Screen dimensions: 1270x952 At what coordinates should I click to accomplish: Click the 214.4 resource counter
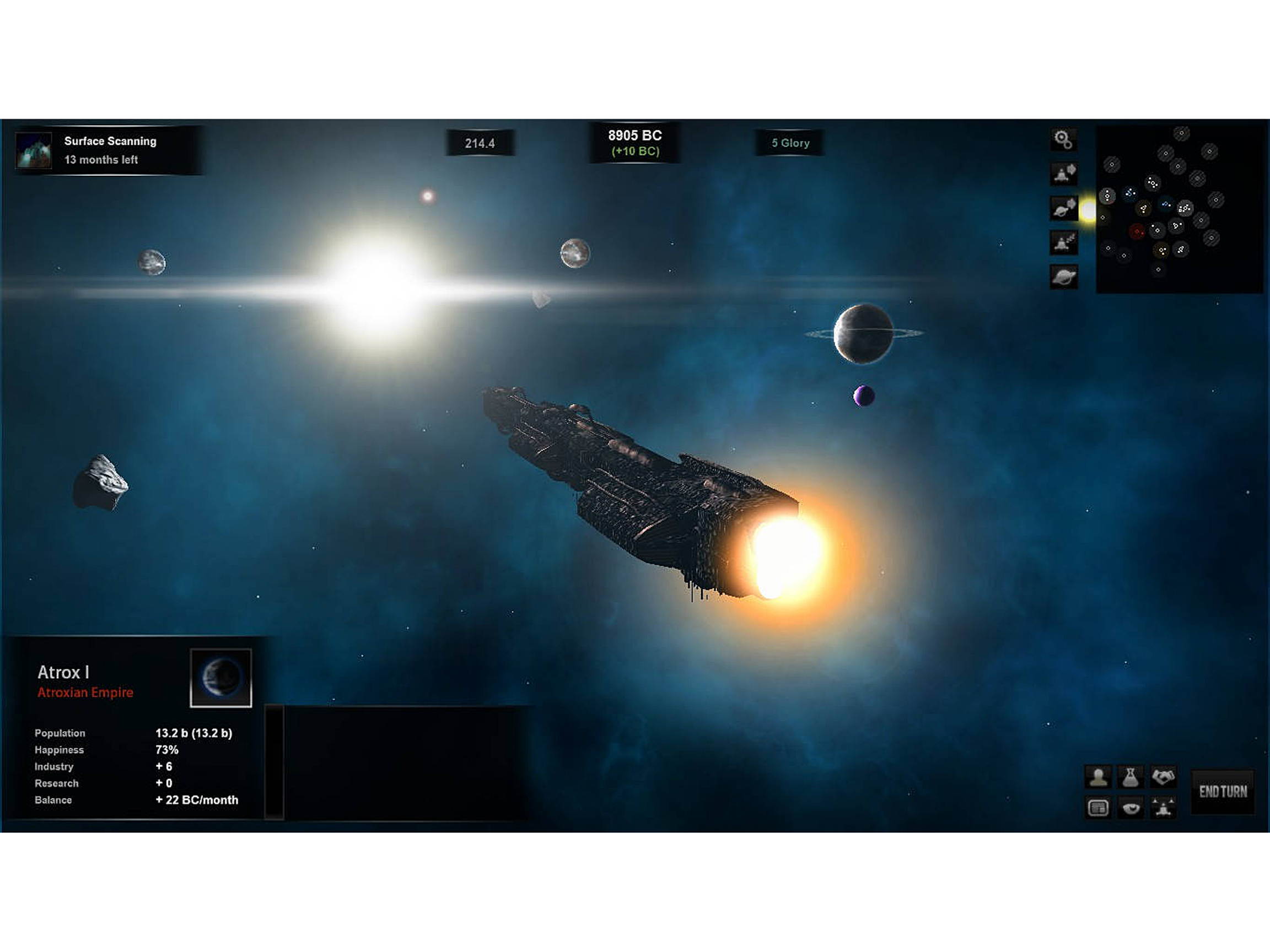pyautogui.click(x=480, y=143)
